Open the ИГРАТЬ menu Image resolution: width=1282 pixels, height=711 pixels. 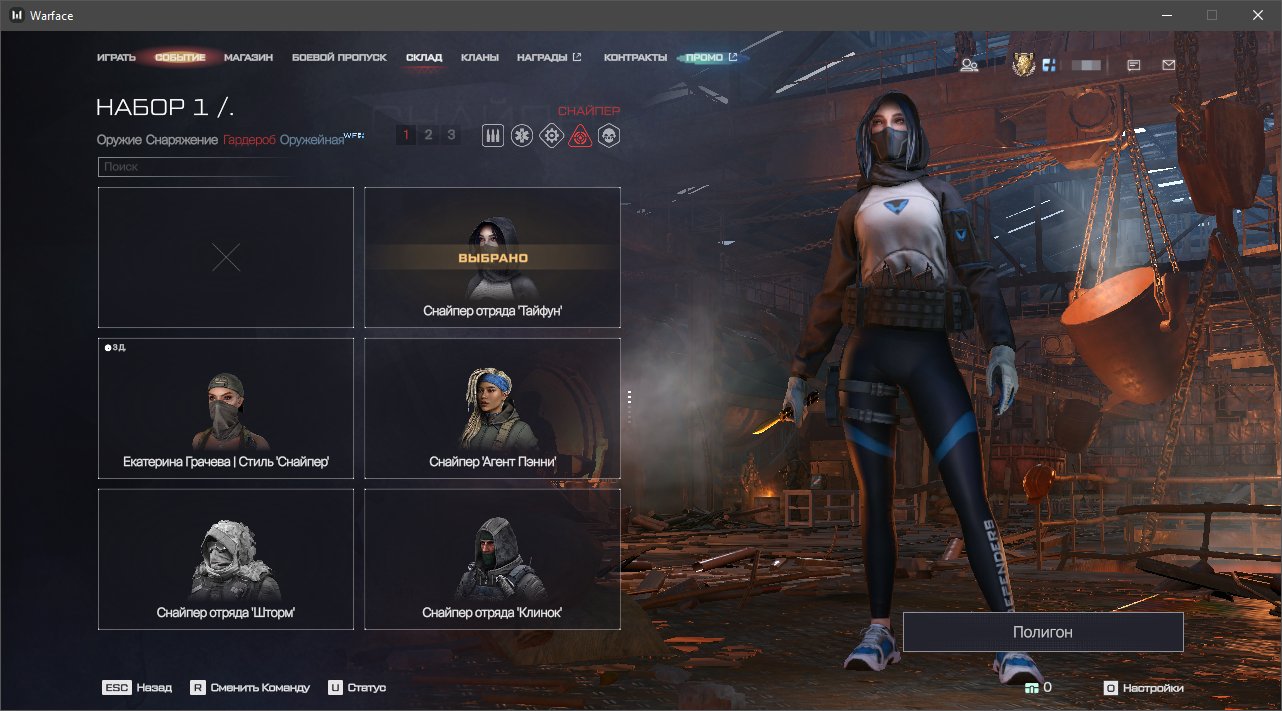pos(116,58)
